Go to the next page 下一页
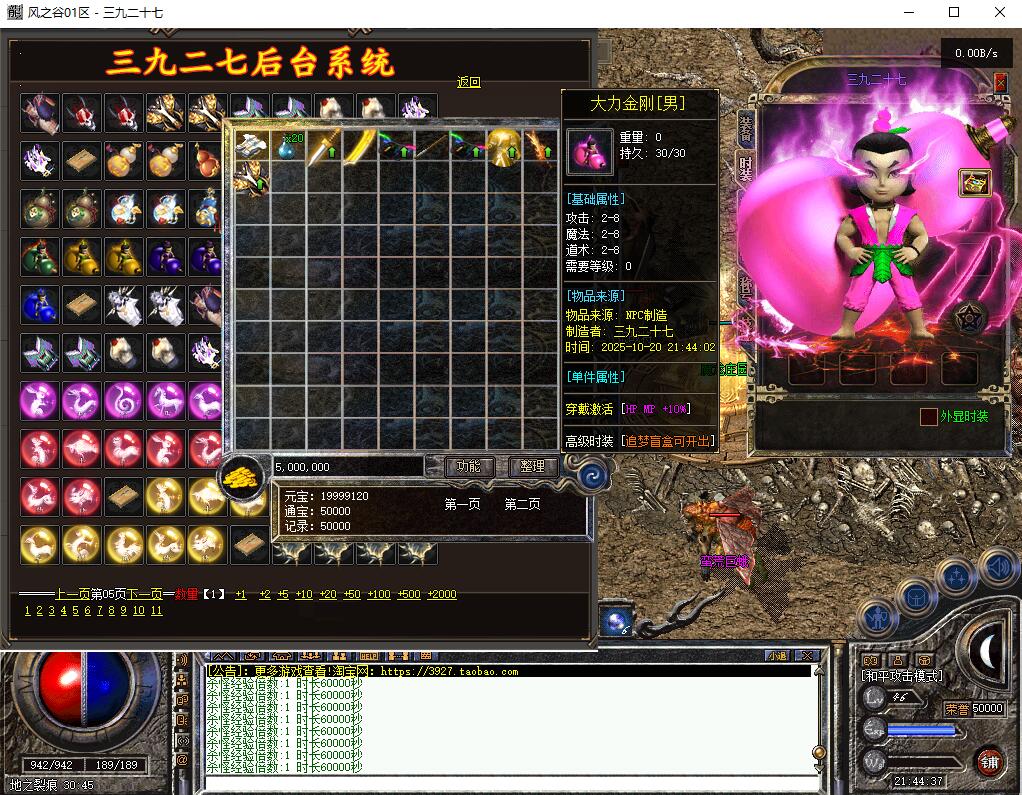Screen dimensions: 1022x795 144,594
